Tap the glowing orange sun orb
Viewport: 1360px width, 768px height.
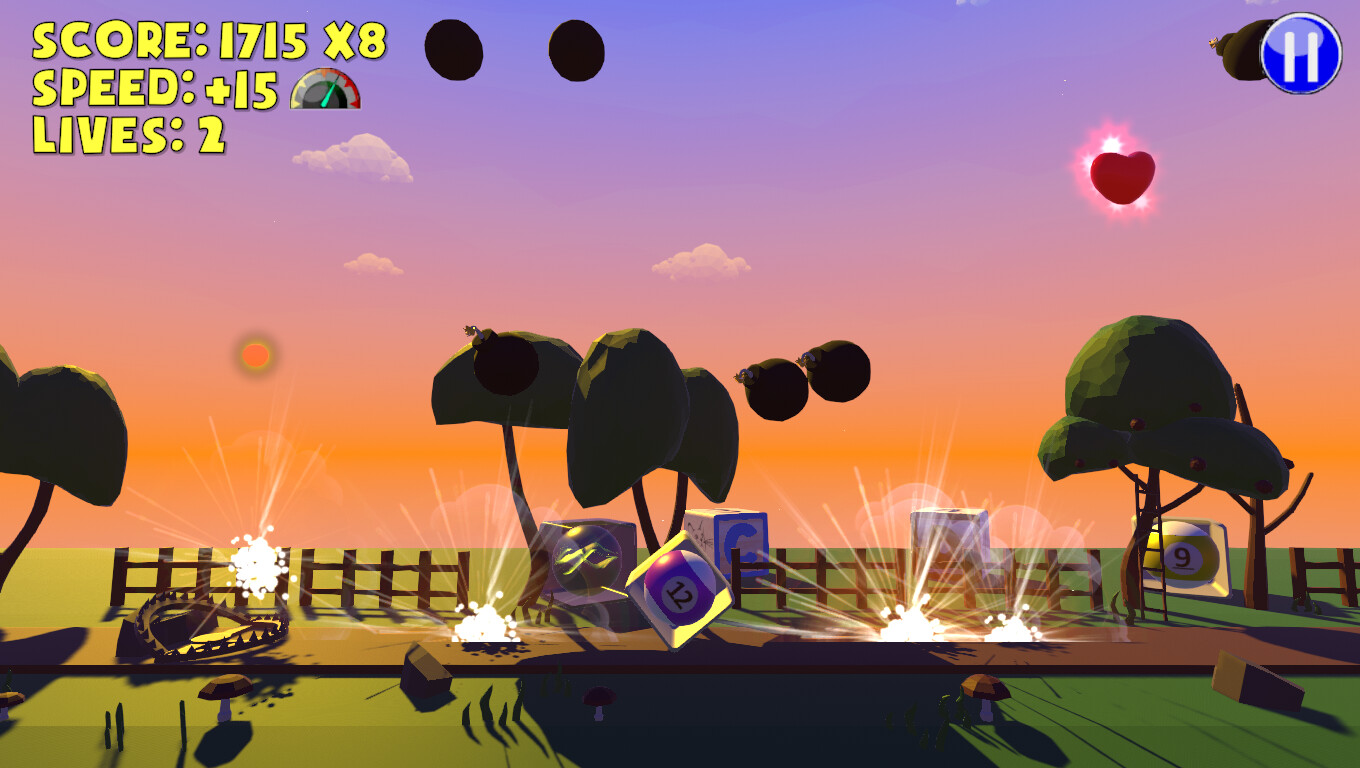click(254, 355)
